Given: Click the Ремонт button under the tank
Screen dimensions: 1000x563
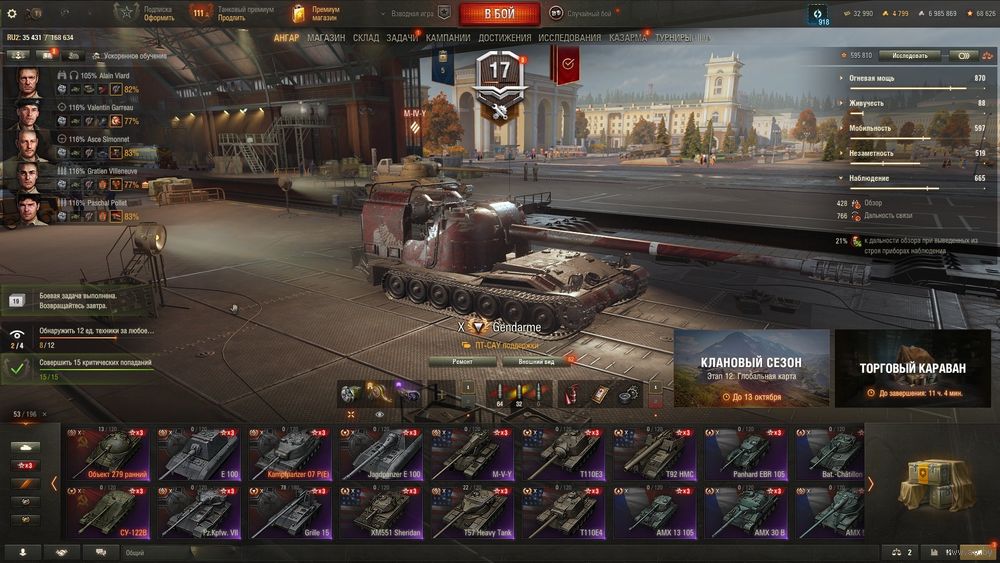Looking at the screenshot, I should (x=462, y=361).
